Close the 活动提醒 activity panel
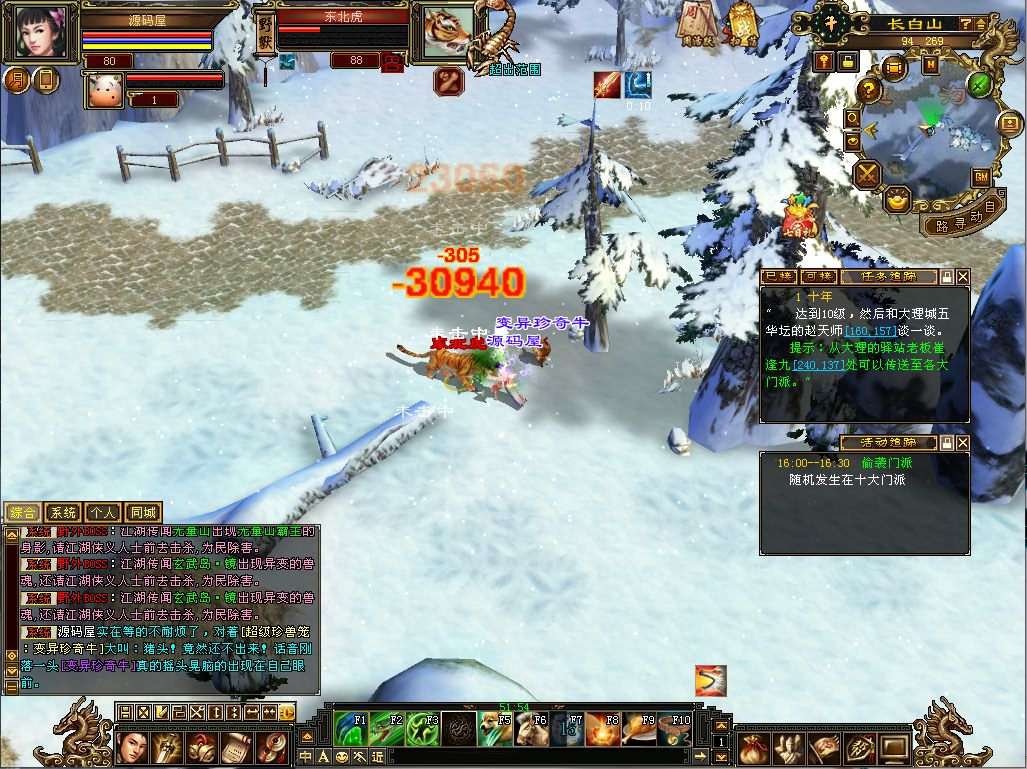The height and width of the screenshot is (769, 1027). click(962, 442)
